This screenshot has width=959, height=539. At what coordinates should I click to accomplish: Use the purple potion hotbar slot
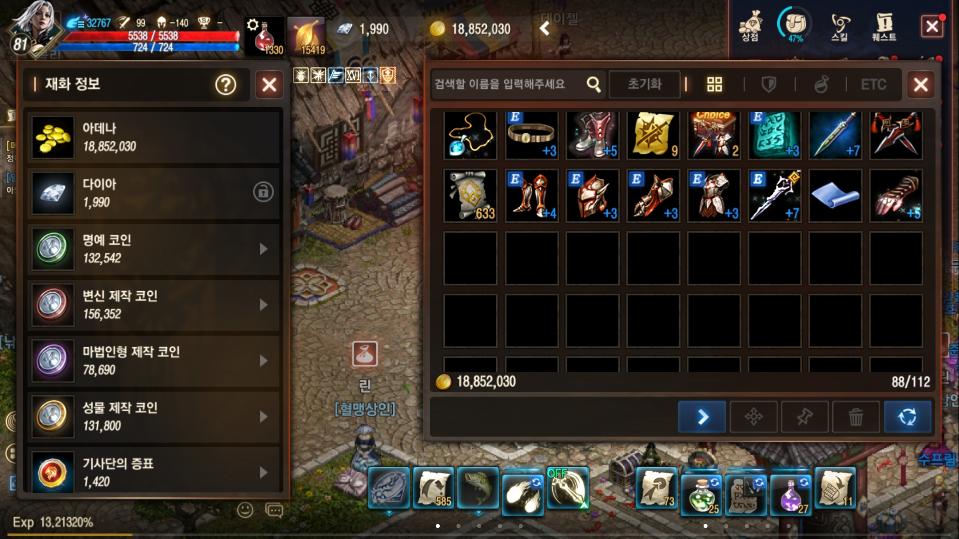point(789,490)
